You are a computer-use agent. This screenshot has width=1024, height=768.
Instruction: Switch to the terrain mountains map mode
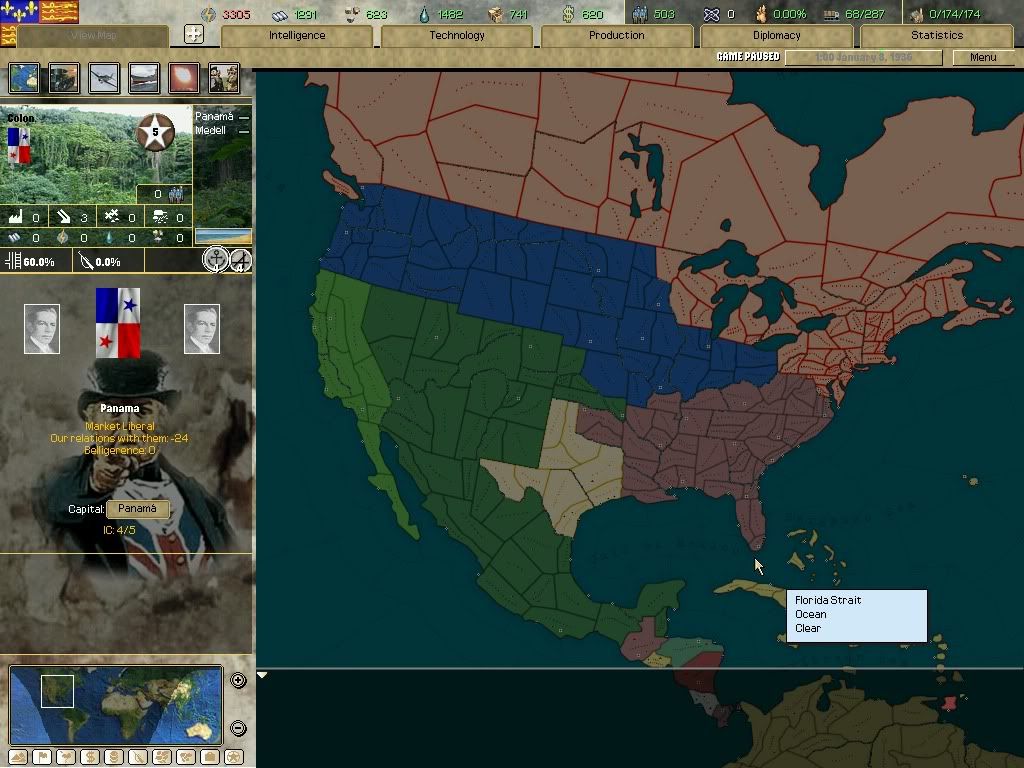click(18, 757)
